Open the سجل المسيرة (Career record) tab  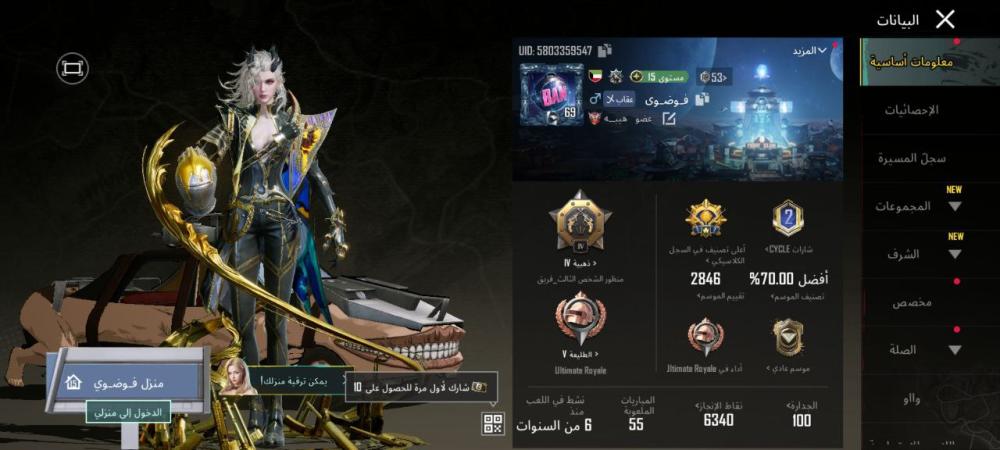click(912, 158)
